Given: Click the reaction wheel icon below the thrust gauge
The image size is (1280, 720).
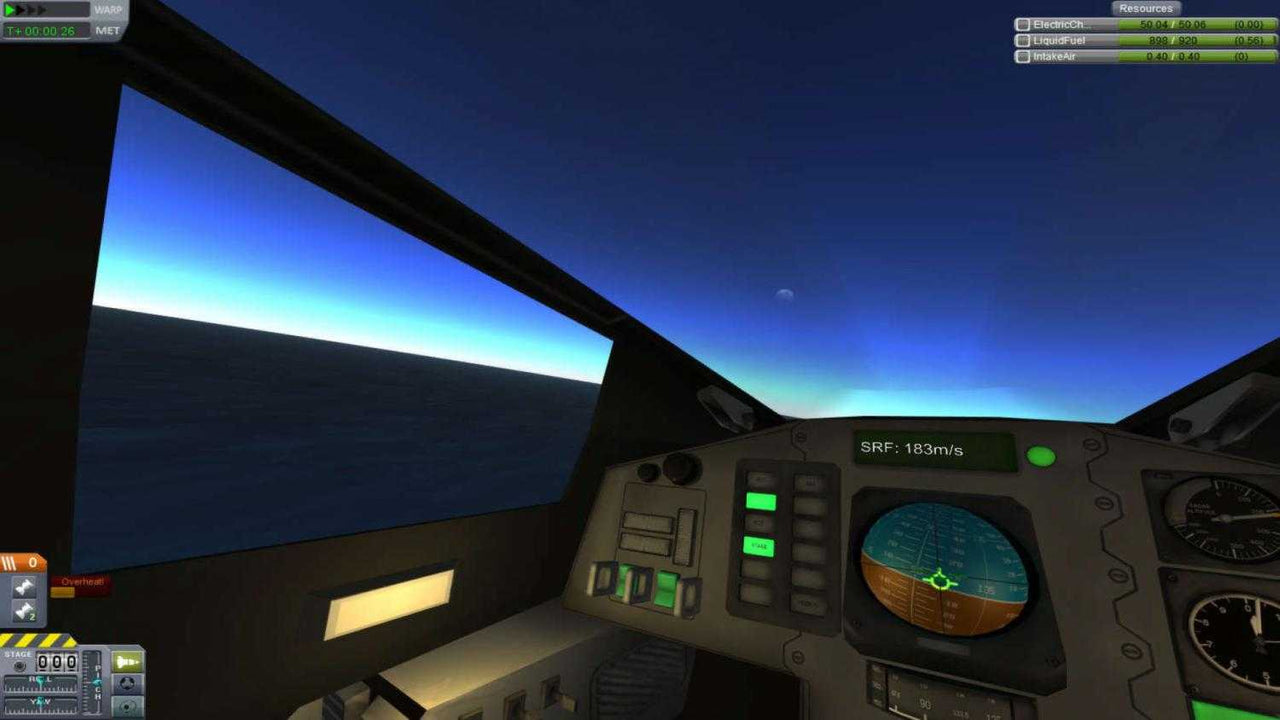Looking at the screenshot, I should coord(126,685).
